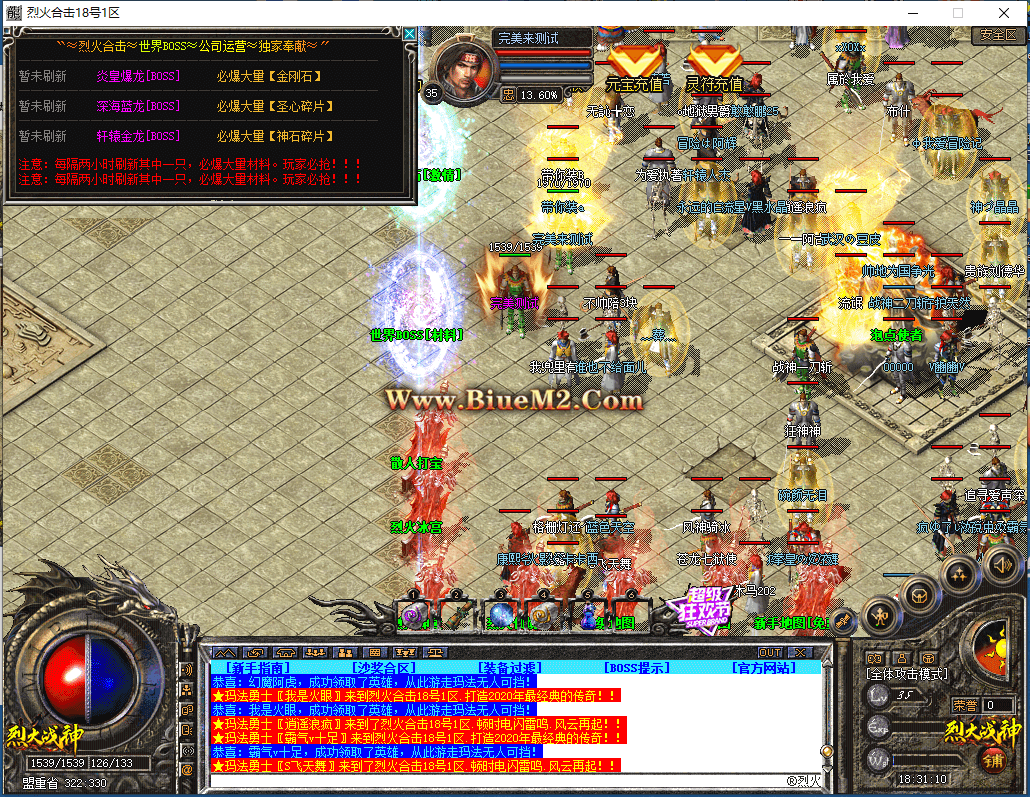Minimize the game window
The height and width of the screenshot is (797, 1030).
pyautogui.click(x=912, y=13)
